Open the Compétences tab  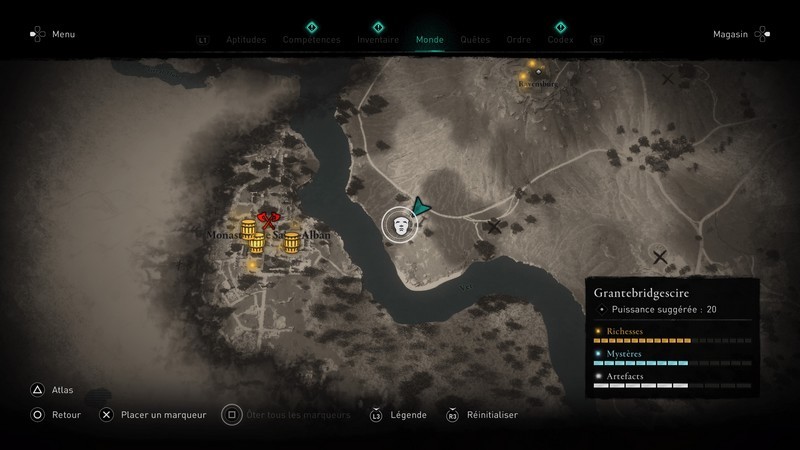click(311, 40)
